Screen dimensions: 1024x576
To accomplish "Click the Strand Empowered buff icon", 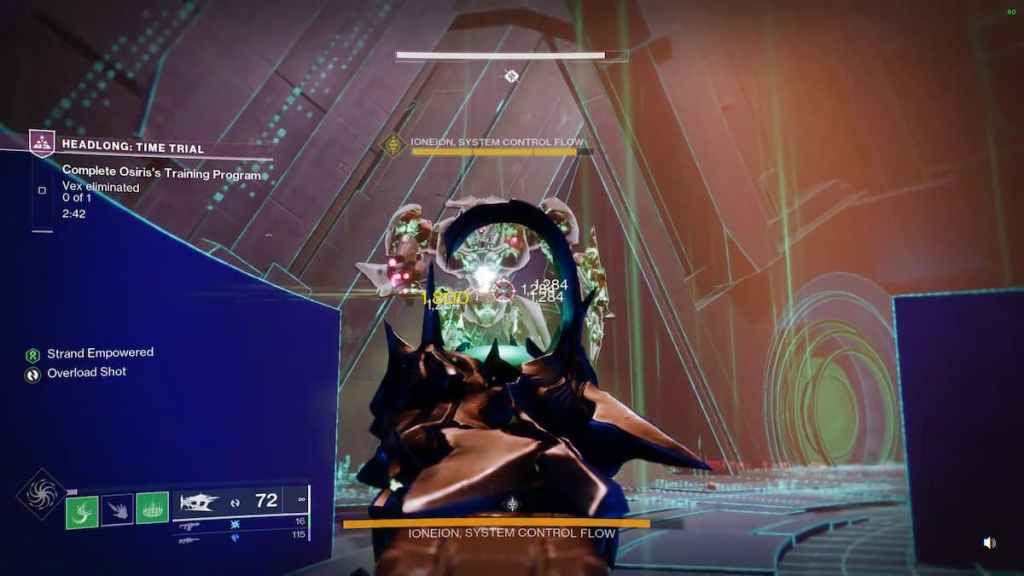I will [x=33, y=354].
